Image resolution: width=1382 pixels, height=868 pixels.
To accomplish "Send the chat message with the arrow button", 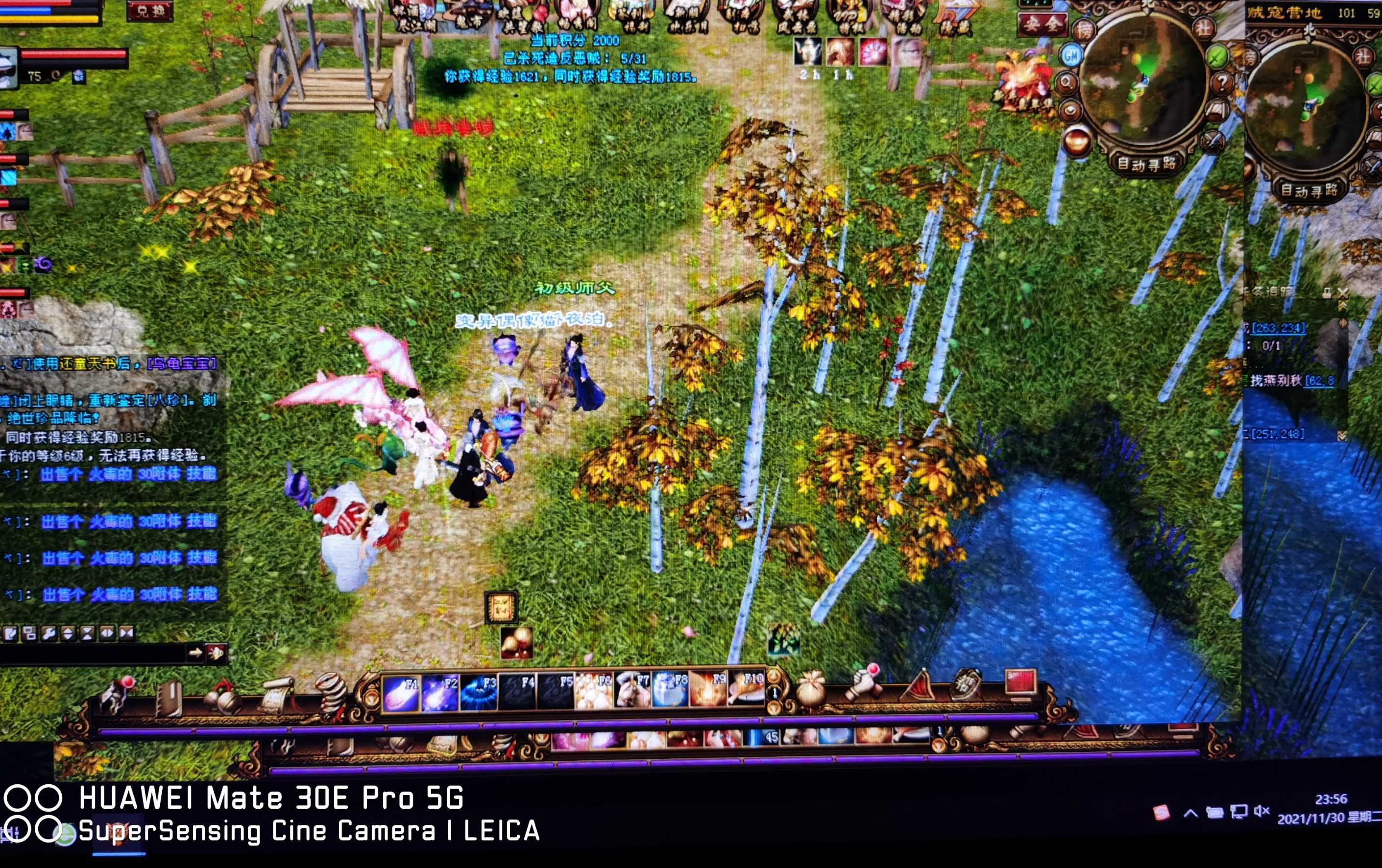I will tap(195, 652).
